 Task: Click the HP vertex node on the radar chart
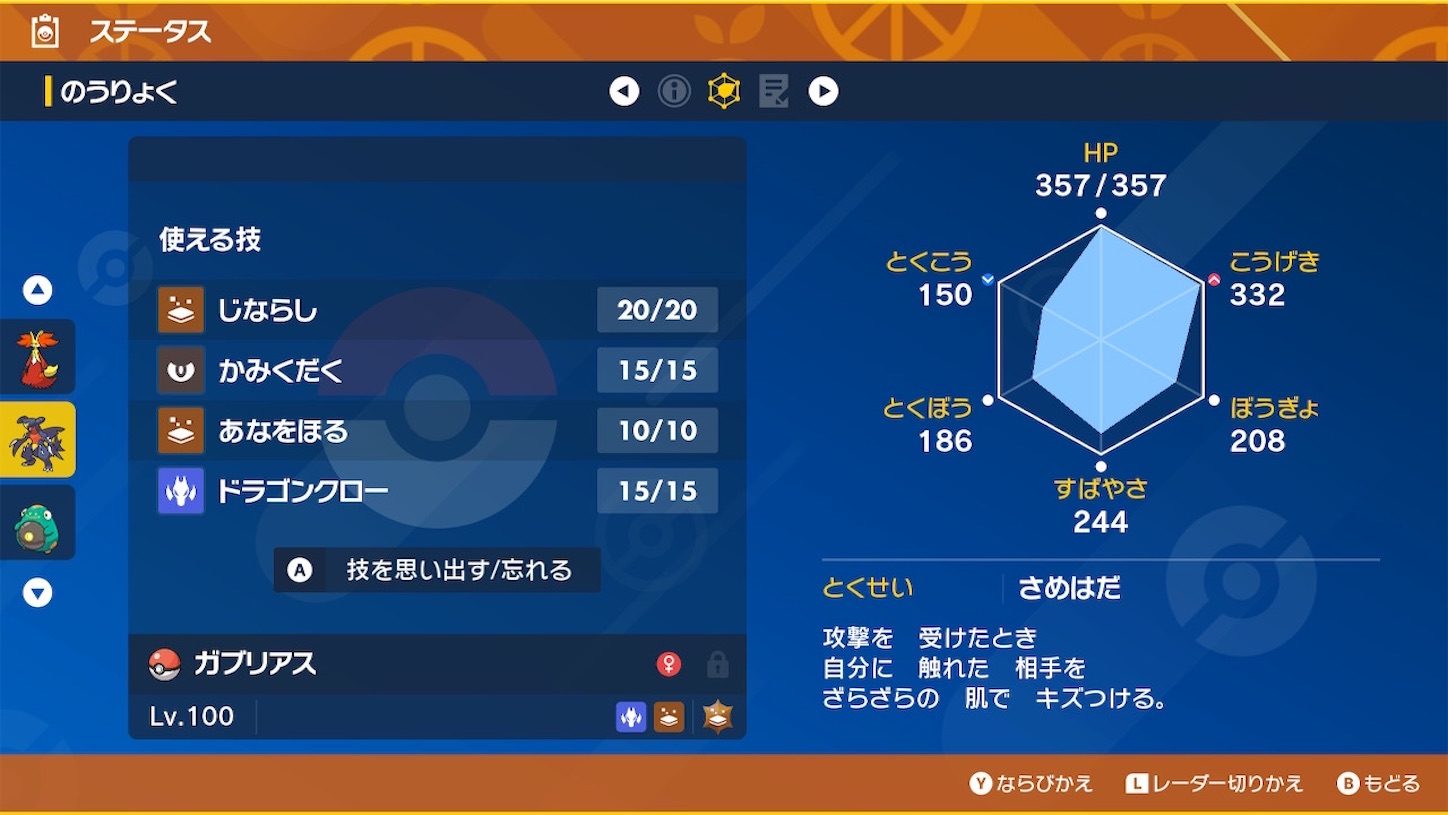pyautogui.click(x=1100, y=212)
